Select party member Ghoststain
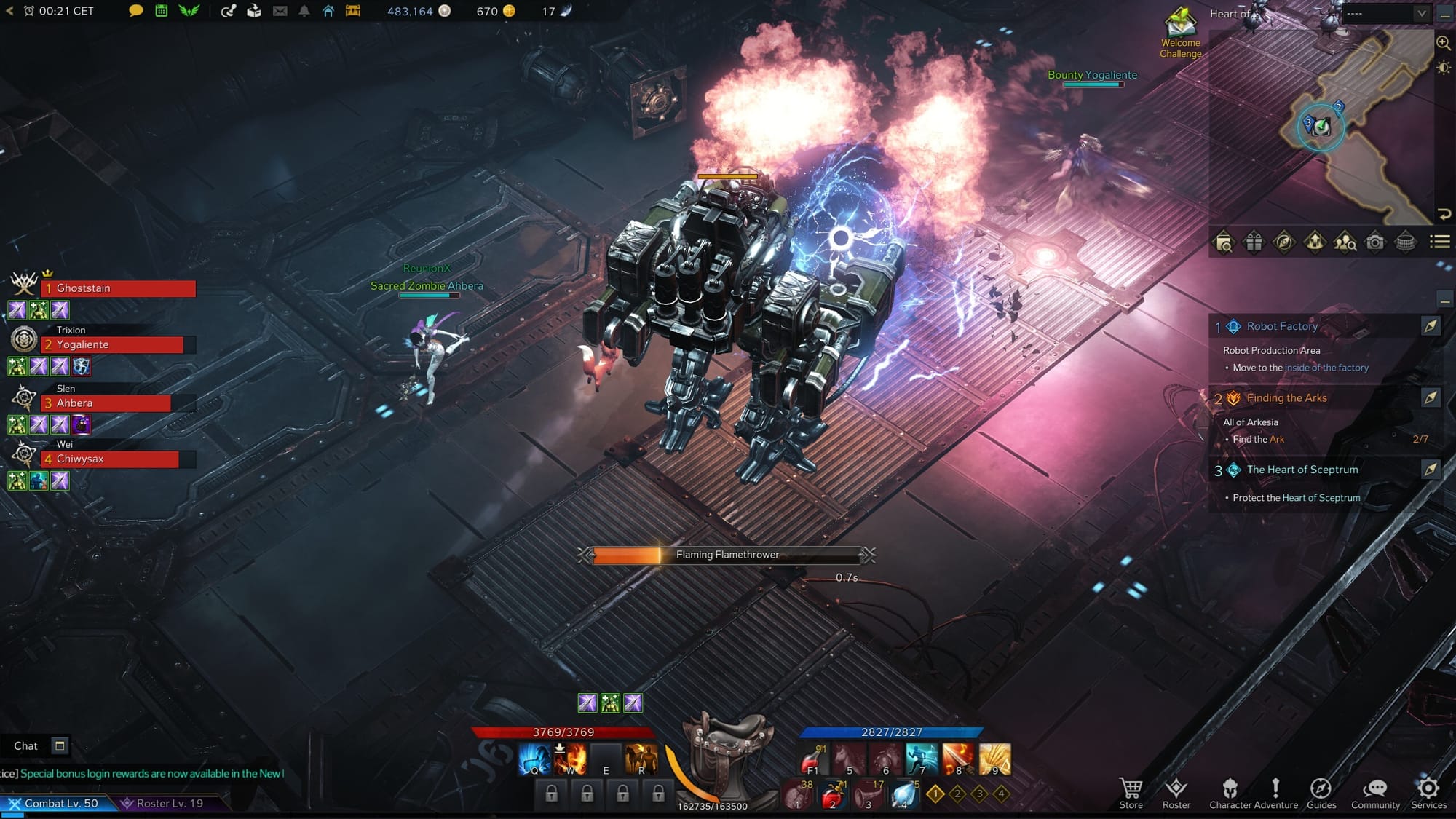Screen dimensions: 1456x819 pos(118,288)
